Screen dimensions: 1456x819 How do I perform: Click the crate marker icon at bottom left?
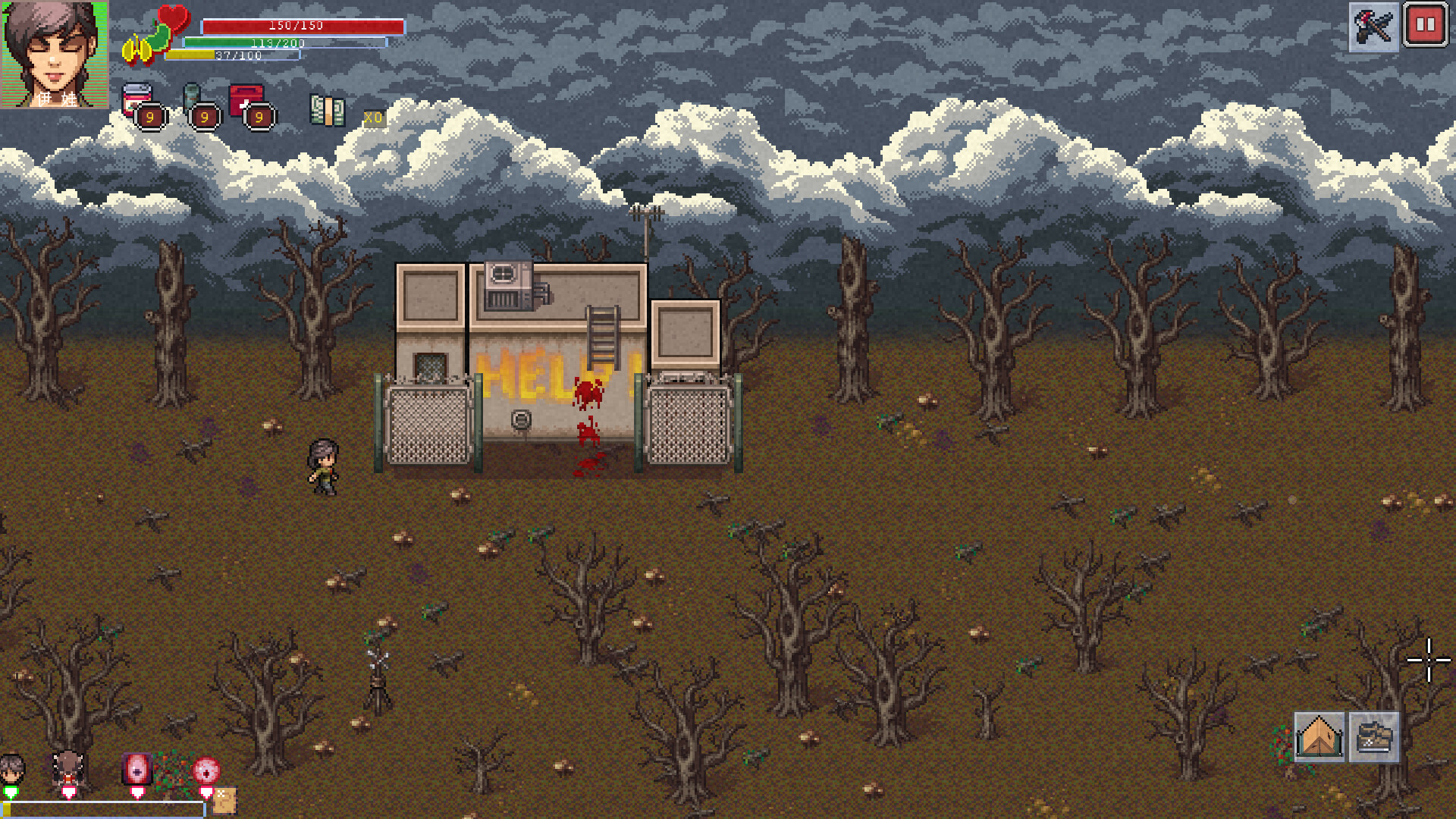coord(225,800)
